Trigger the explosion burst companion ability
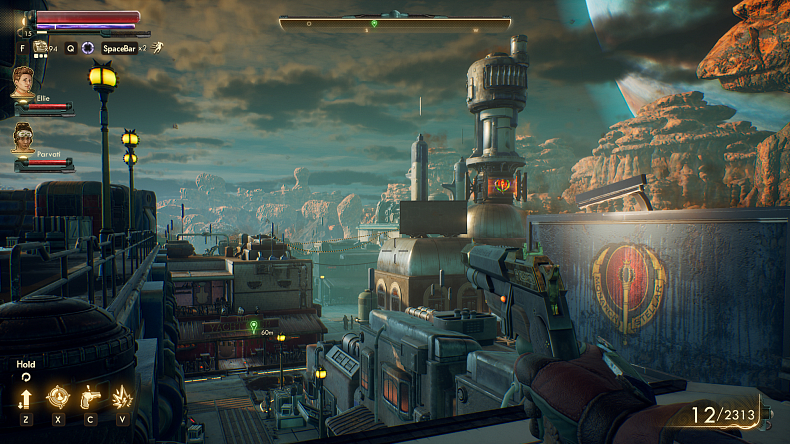The image size is (790, 444). (x=122, y=397)
